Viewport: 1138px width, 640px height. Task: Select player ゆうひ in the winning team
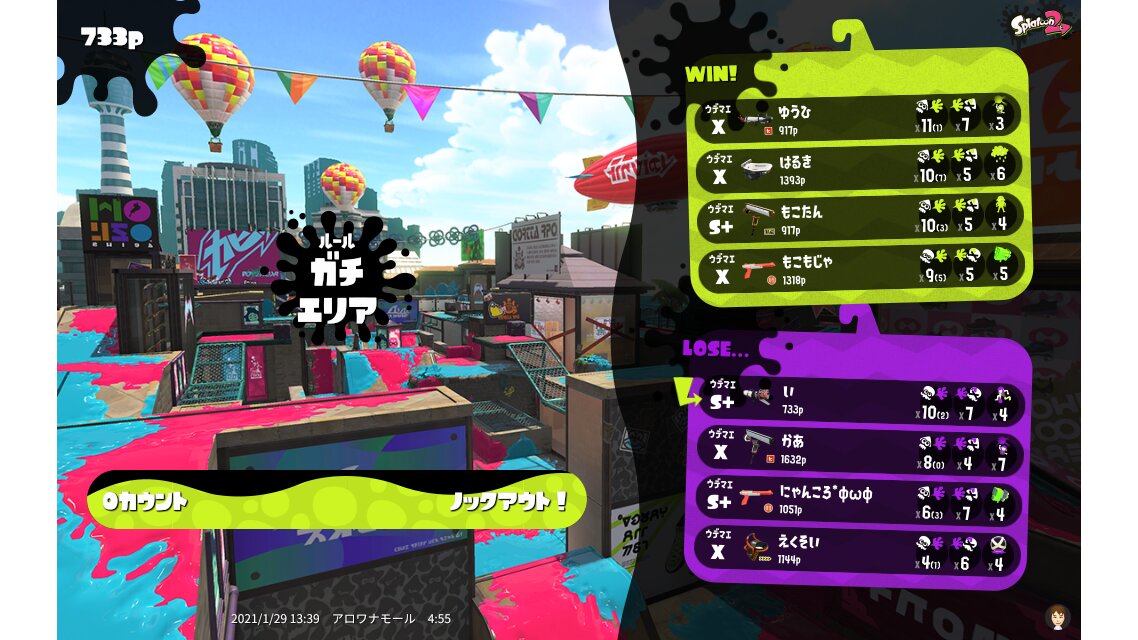860,117
